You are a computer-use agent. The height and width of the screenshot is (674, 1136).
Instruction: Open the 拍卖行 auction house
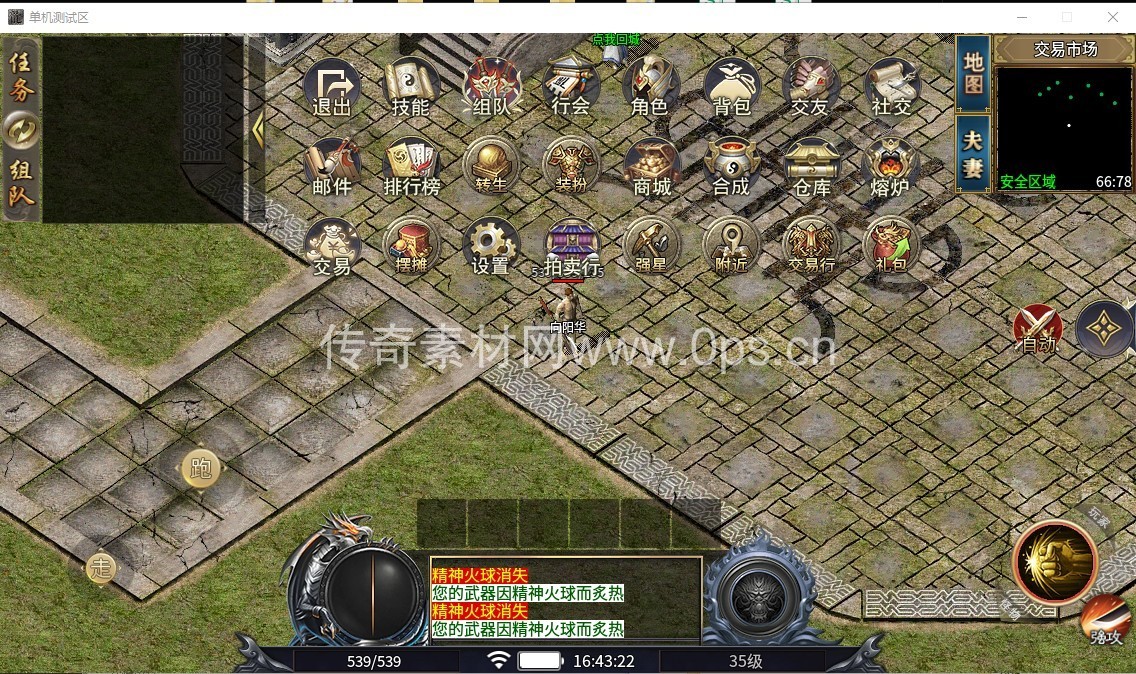pos(572,247)
